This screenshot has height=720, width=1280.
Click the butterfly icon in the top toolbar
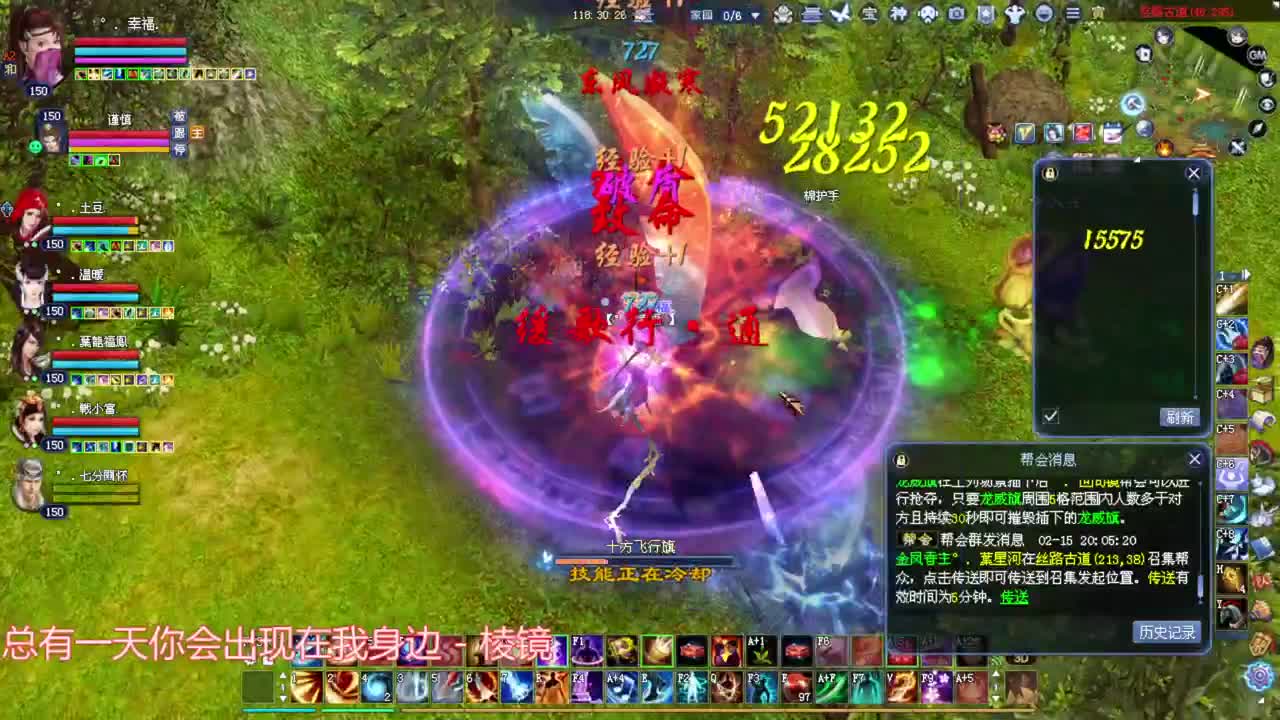point(841,14)
